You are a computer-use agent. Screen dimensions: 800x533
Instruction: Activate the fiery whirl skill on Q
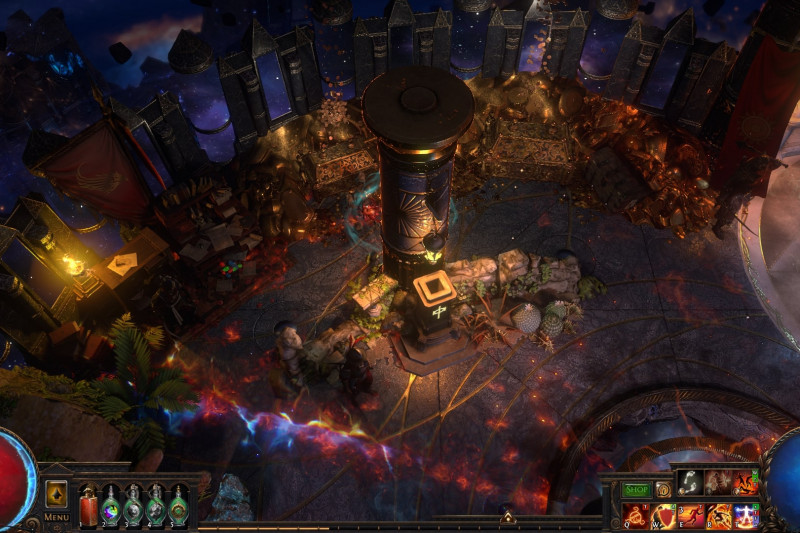pos(636,516)
